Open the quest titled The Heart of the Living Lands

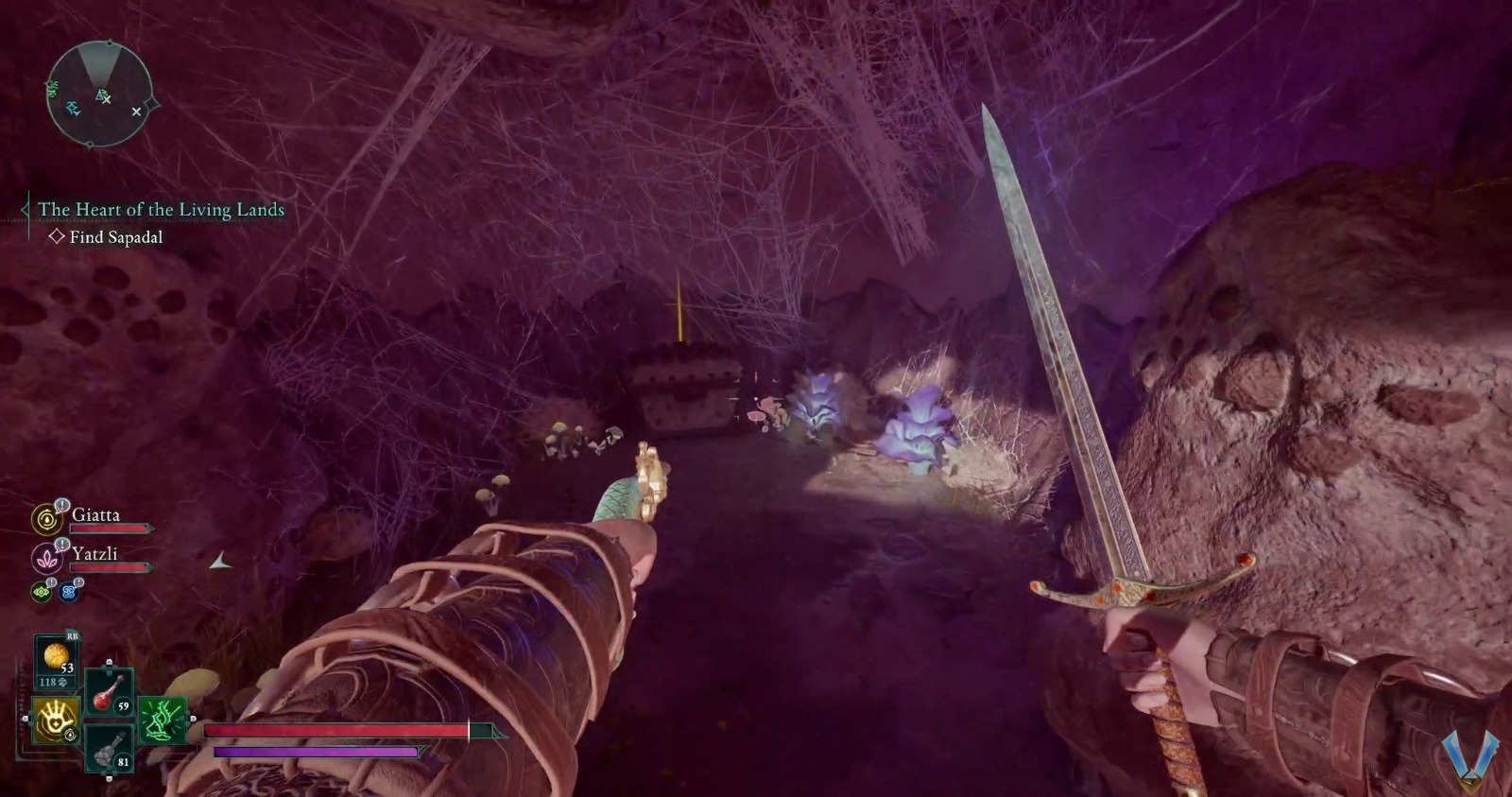[x=160, y=209]
